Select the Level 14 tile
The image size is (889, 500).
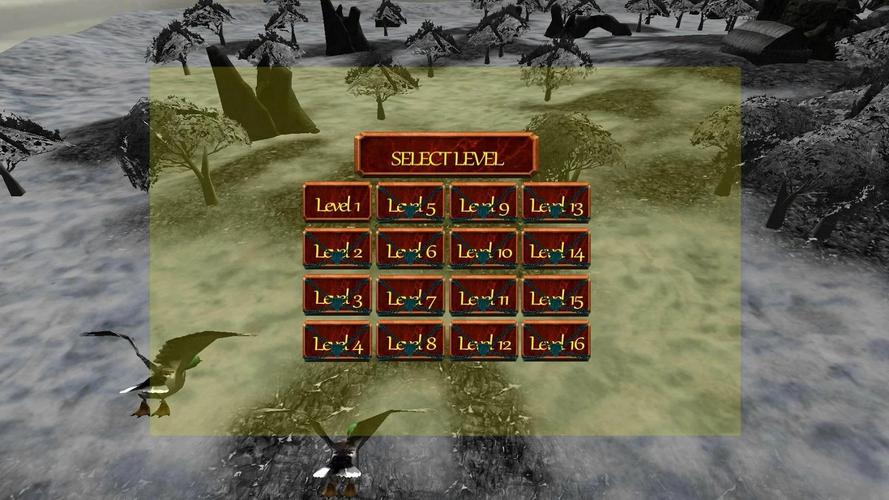(x=556, y=249)
